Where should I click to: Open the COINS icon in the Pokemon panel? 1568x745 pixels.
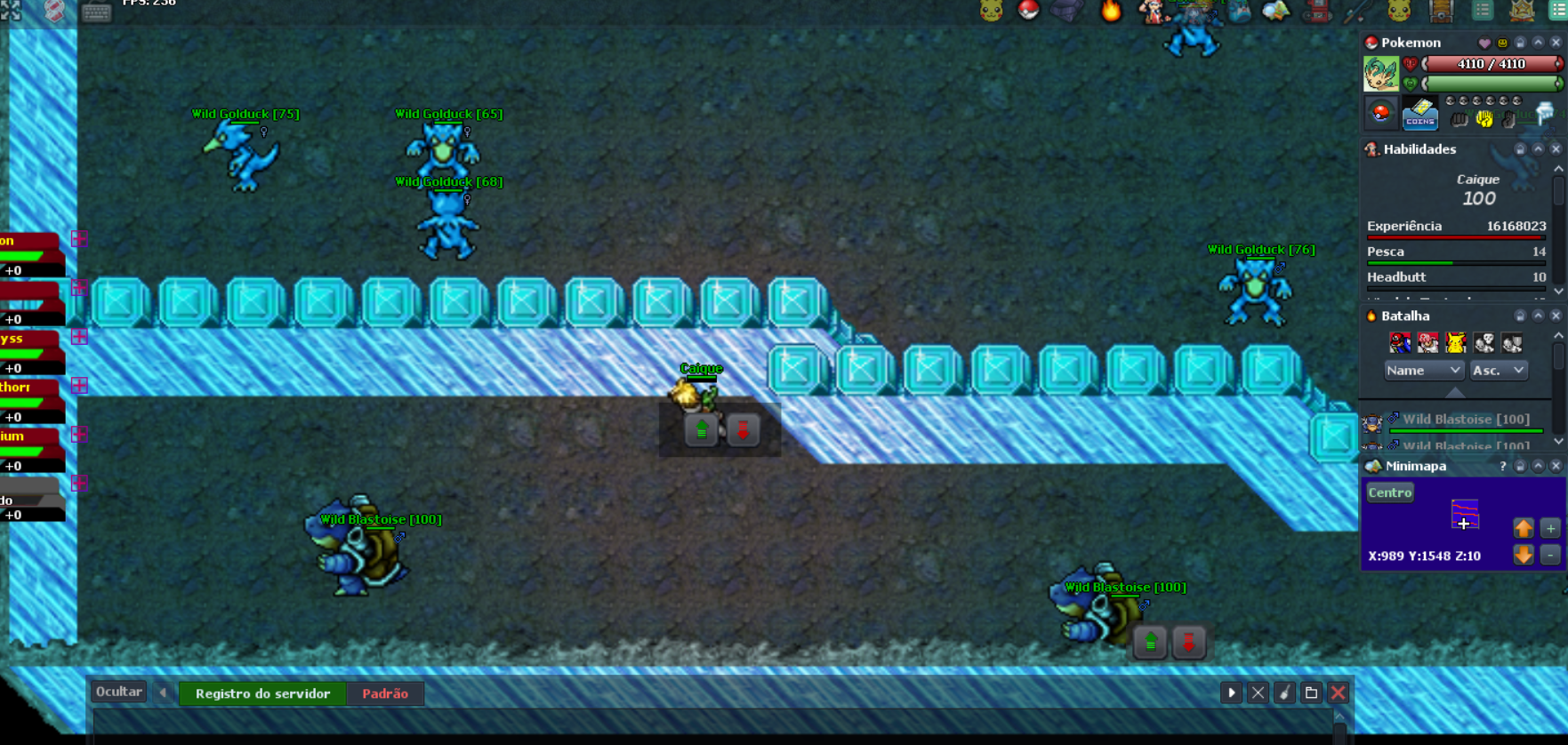1419,116
